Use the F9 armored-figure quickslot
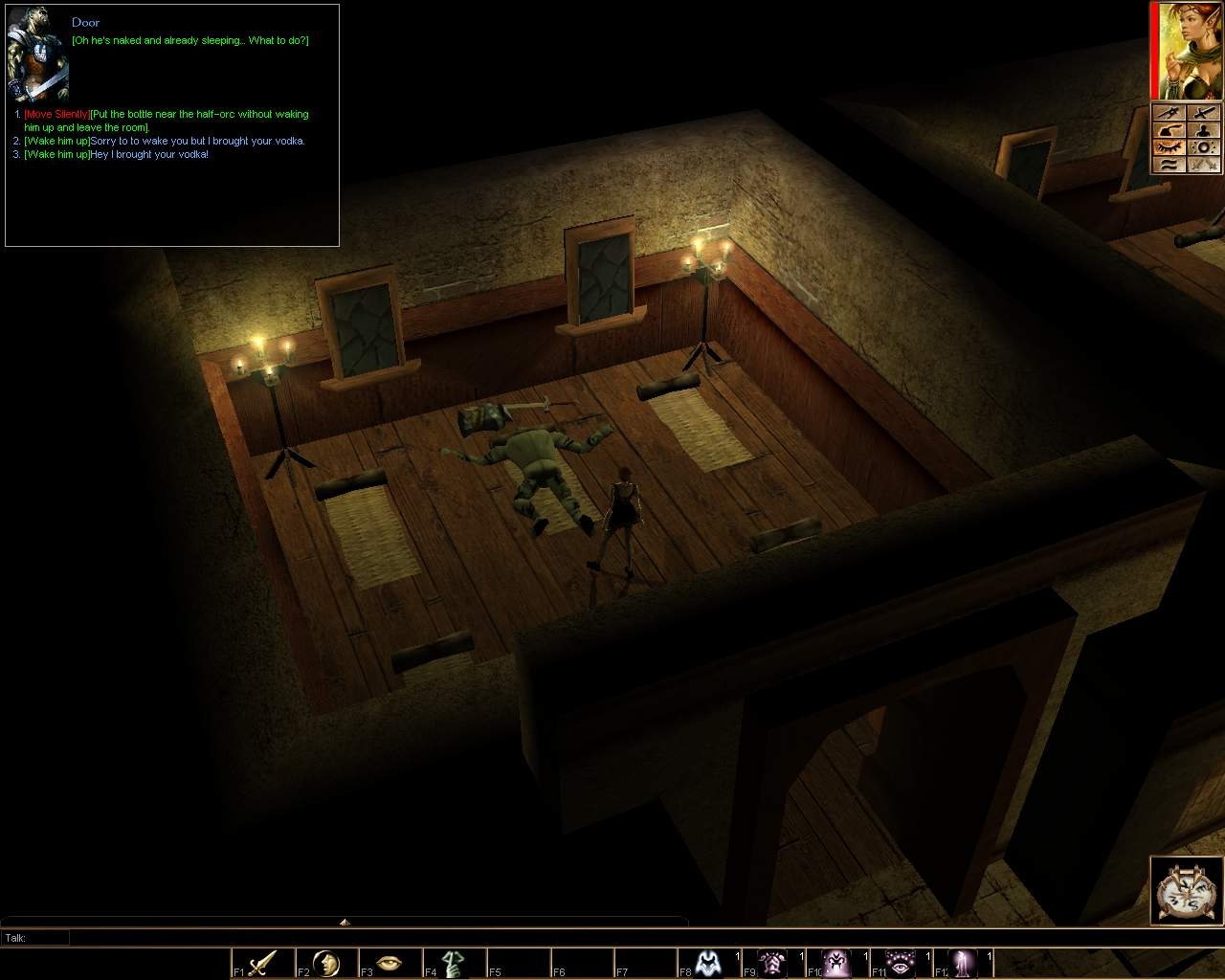The image size is (1225, 980). click(x=773, y=962)
